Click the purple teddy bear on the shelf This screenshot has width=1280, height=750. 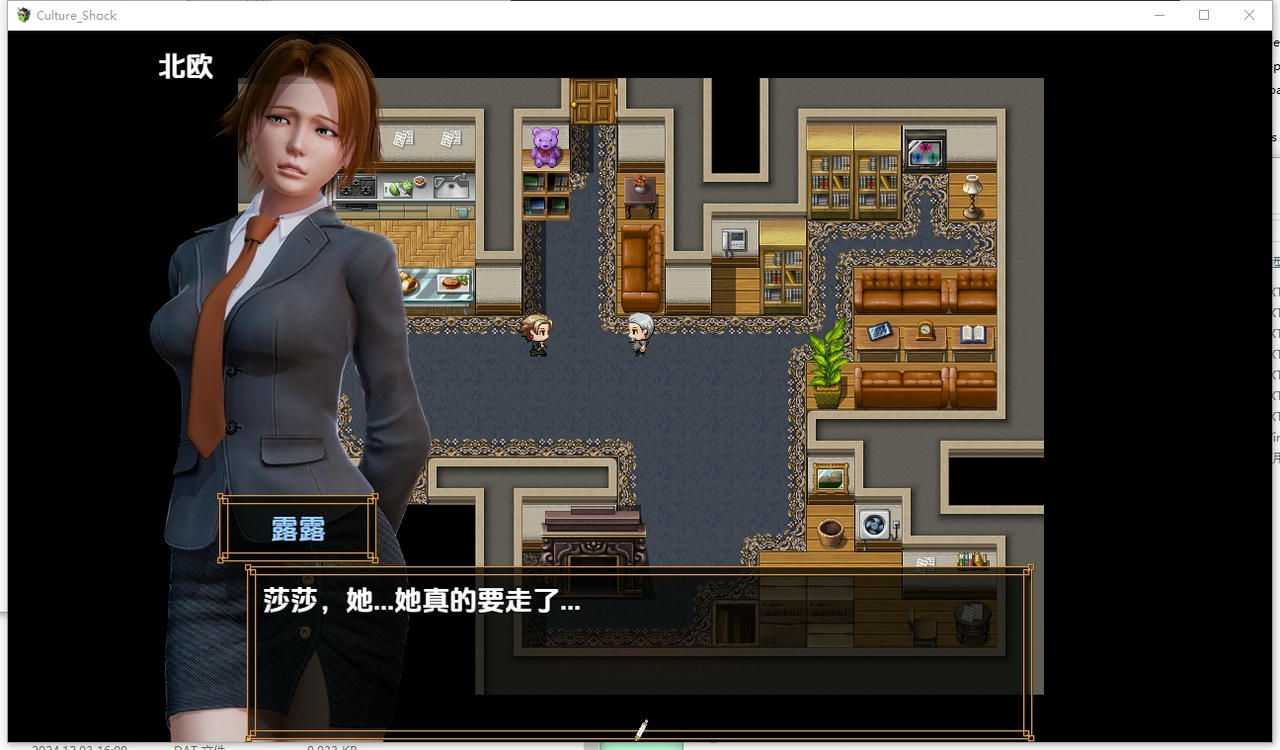(x=544, y=145)
